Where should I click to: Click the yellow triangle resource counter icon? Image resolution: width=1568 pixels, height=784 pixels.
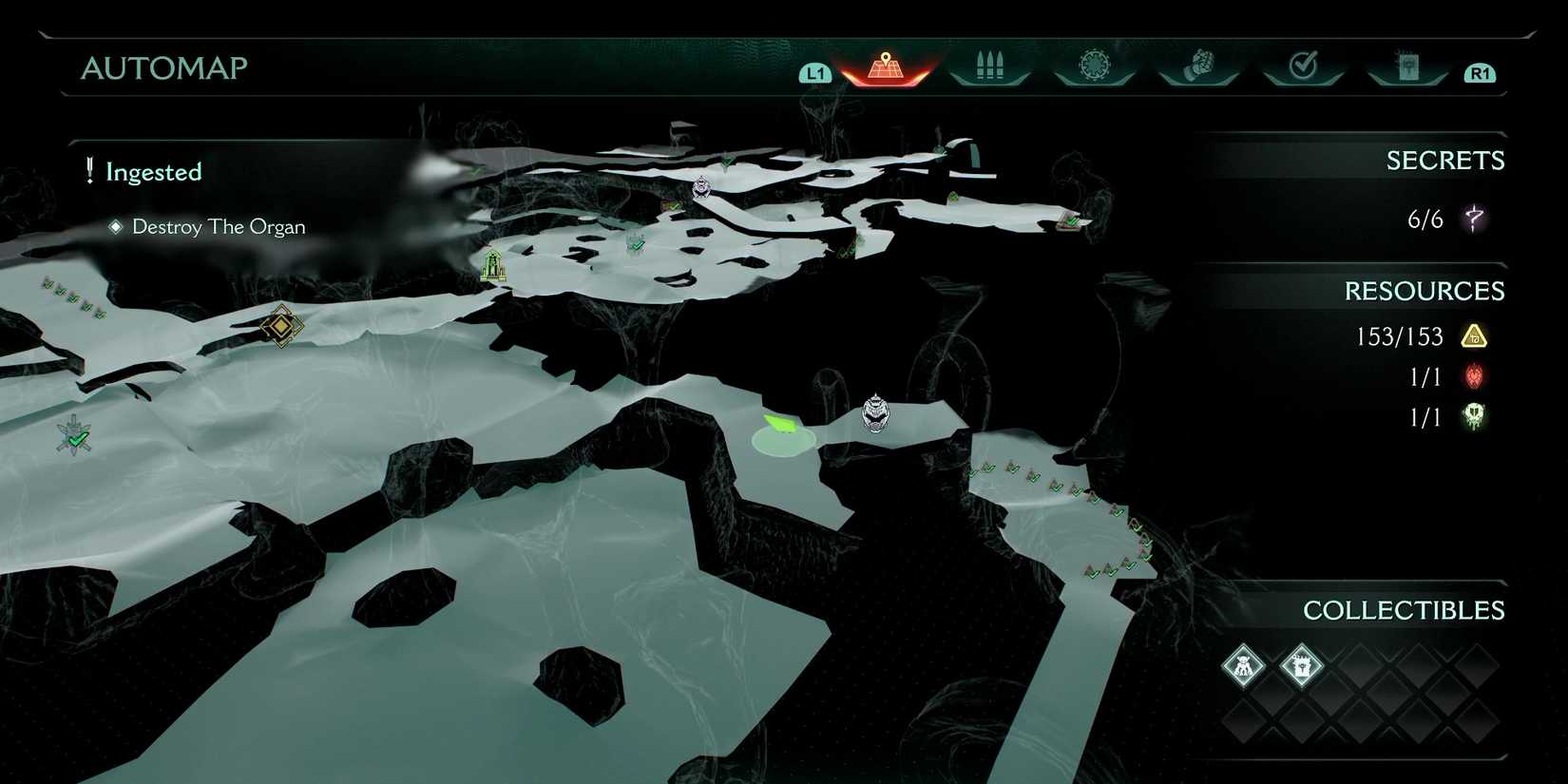[1474, 336]
